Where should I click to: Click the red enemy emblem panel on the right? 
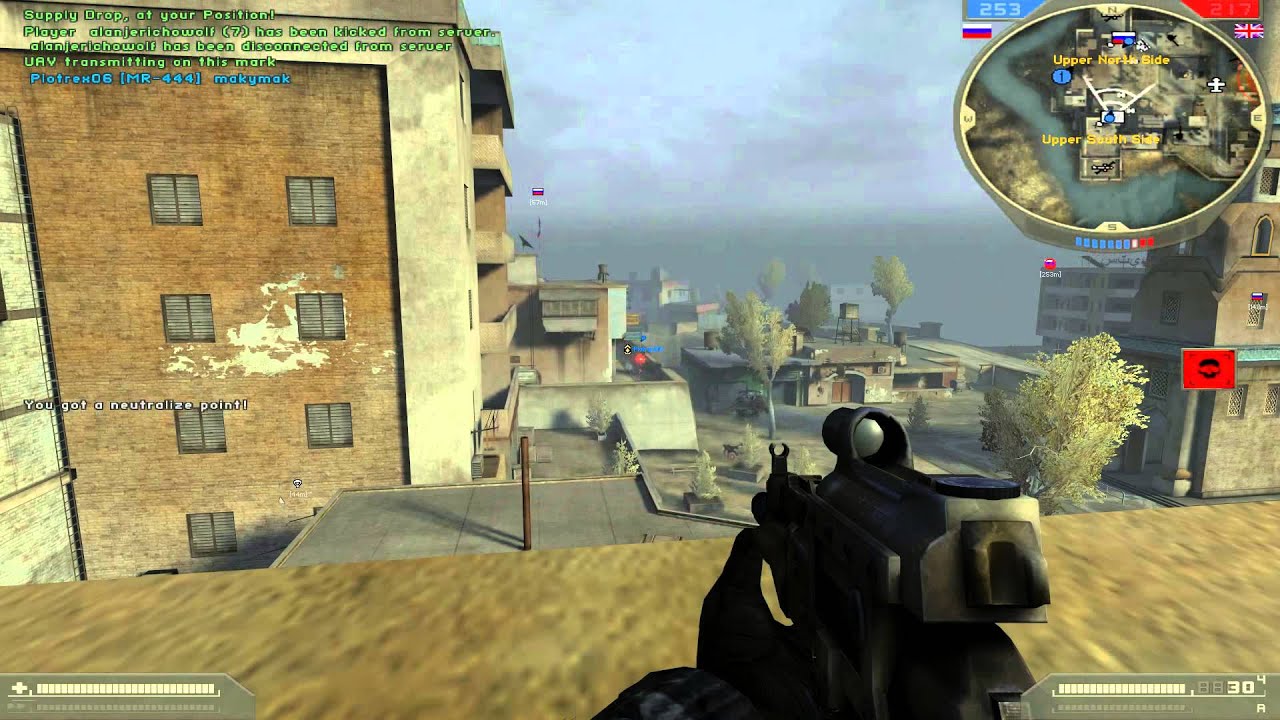[1210, 370]
